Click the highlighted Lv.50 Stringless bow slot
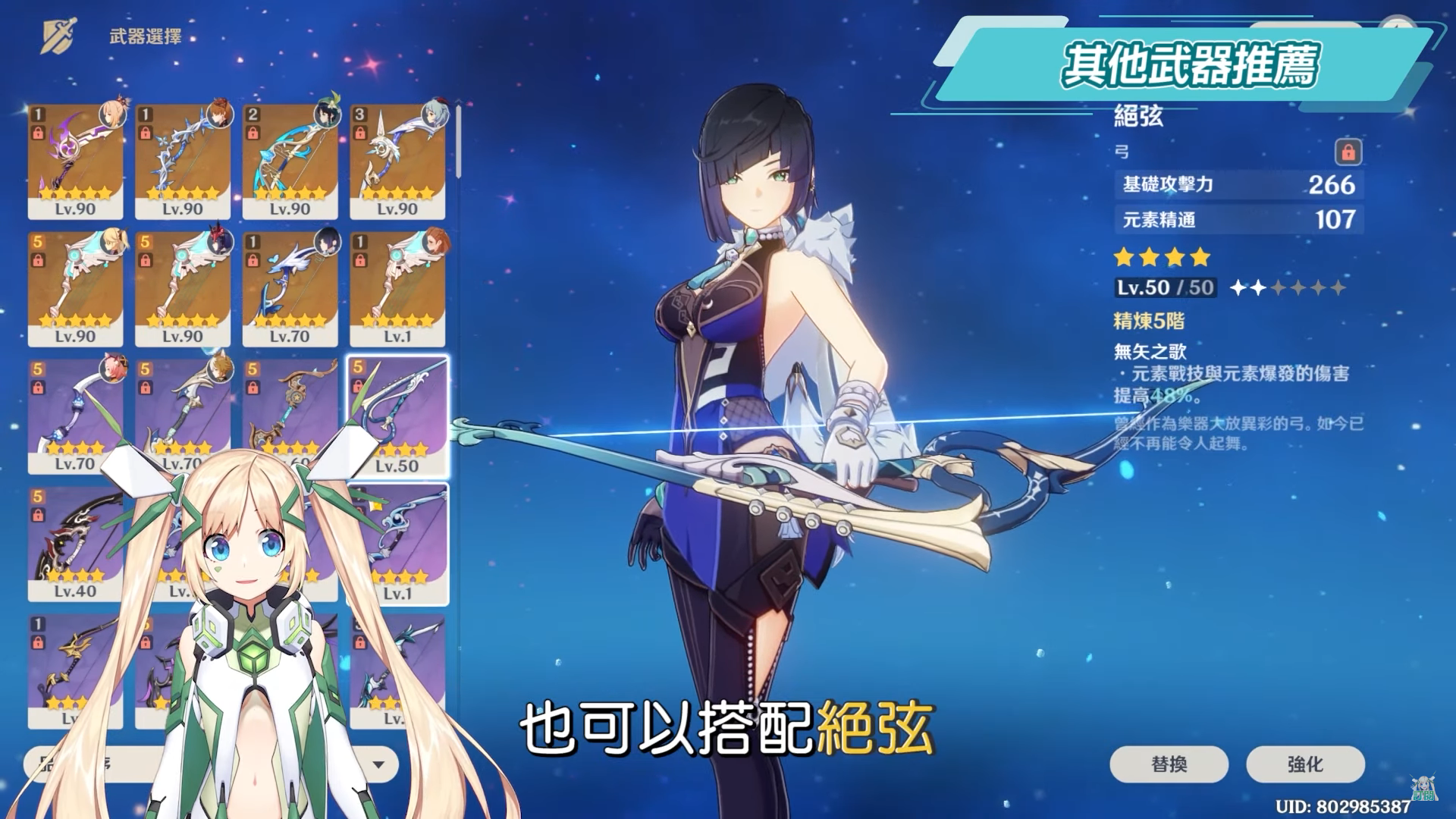 tap(397, 416)
